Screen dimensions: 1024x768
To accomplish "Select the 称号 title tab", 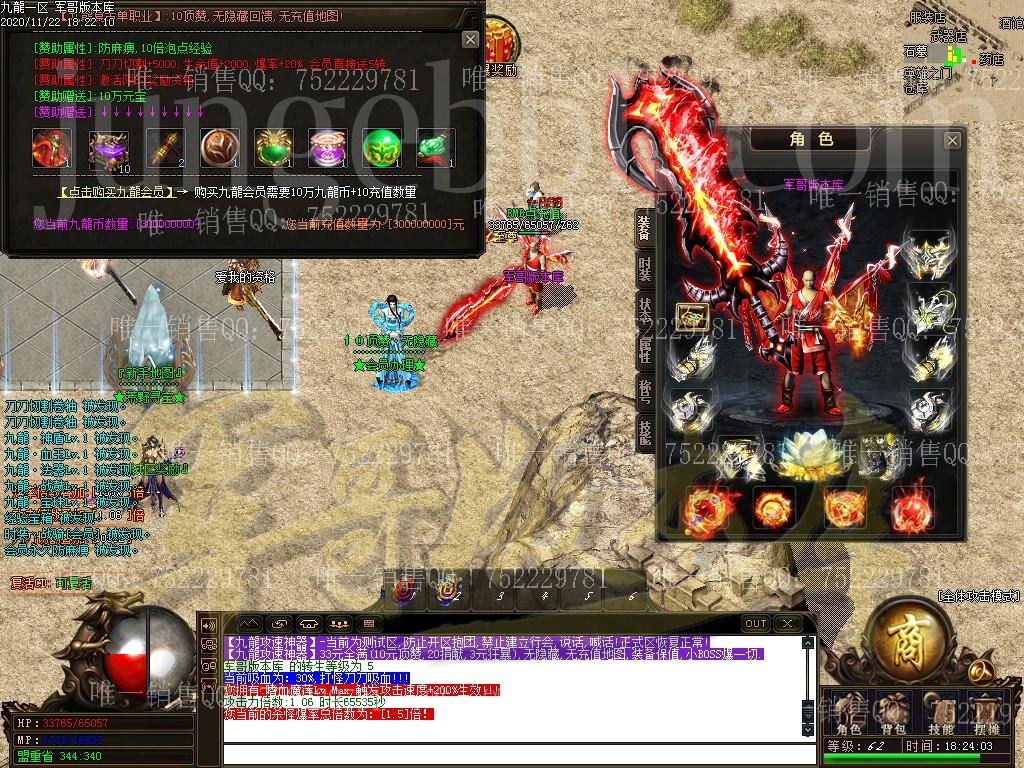I will coord(645,390).
